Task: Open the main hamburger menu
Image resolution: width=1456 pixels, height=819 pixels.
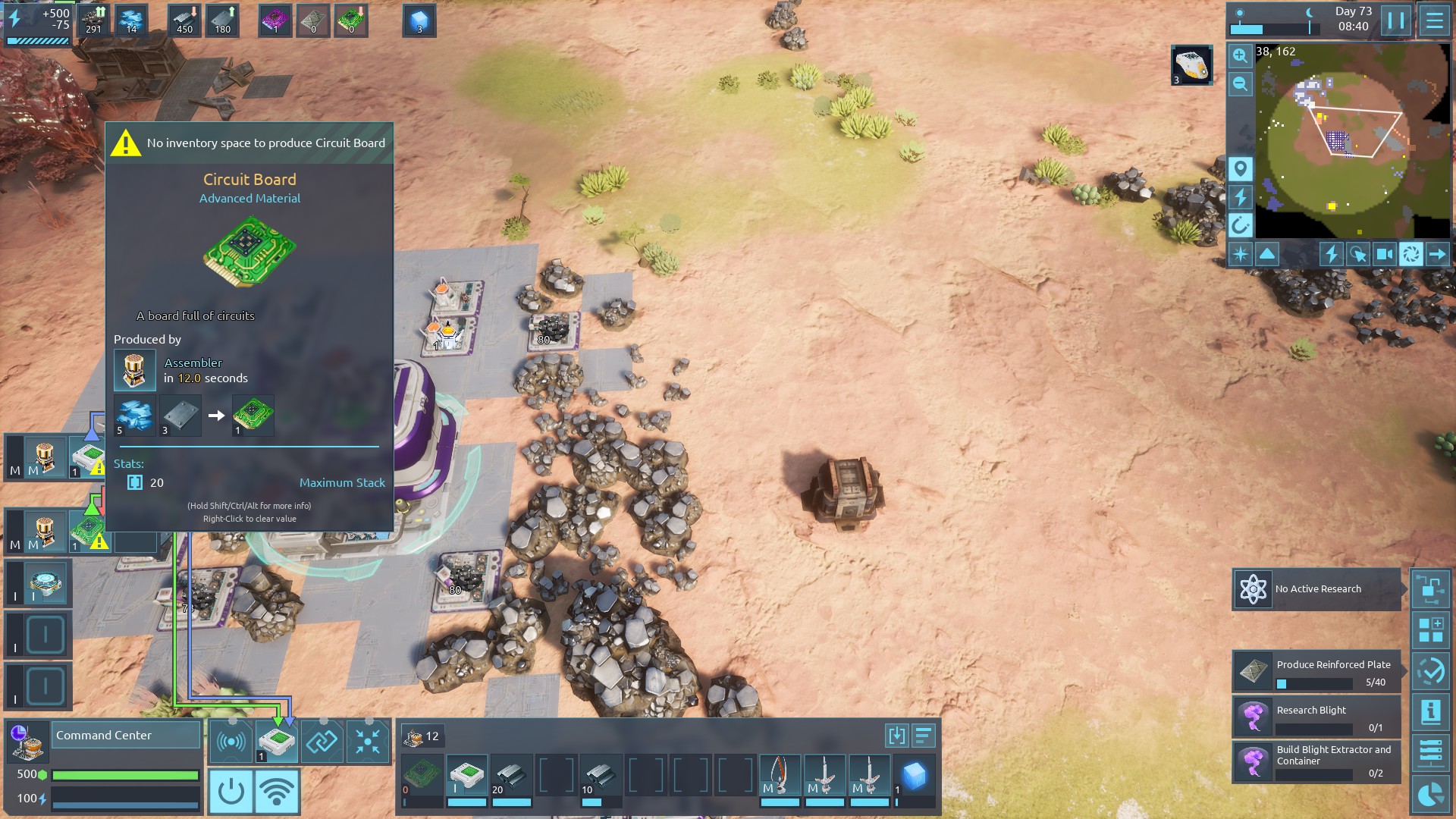Action: pyautogui.click(x=1434, y=20)
